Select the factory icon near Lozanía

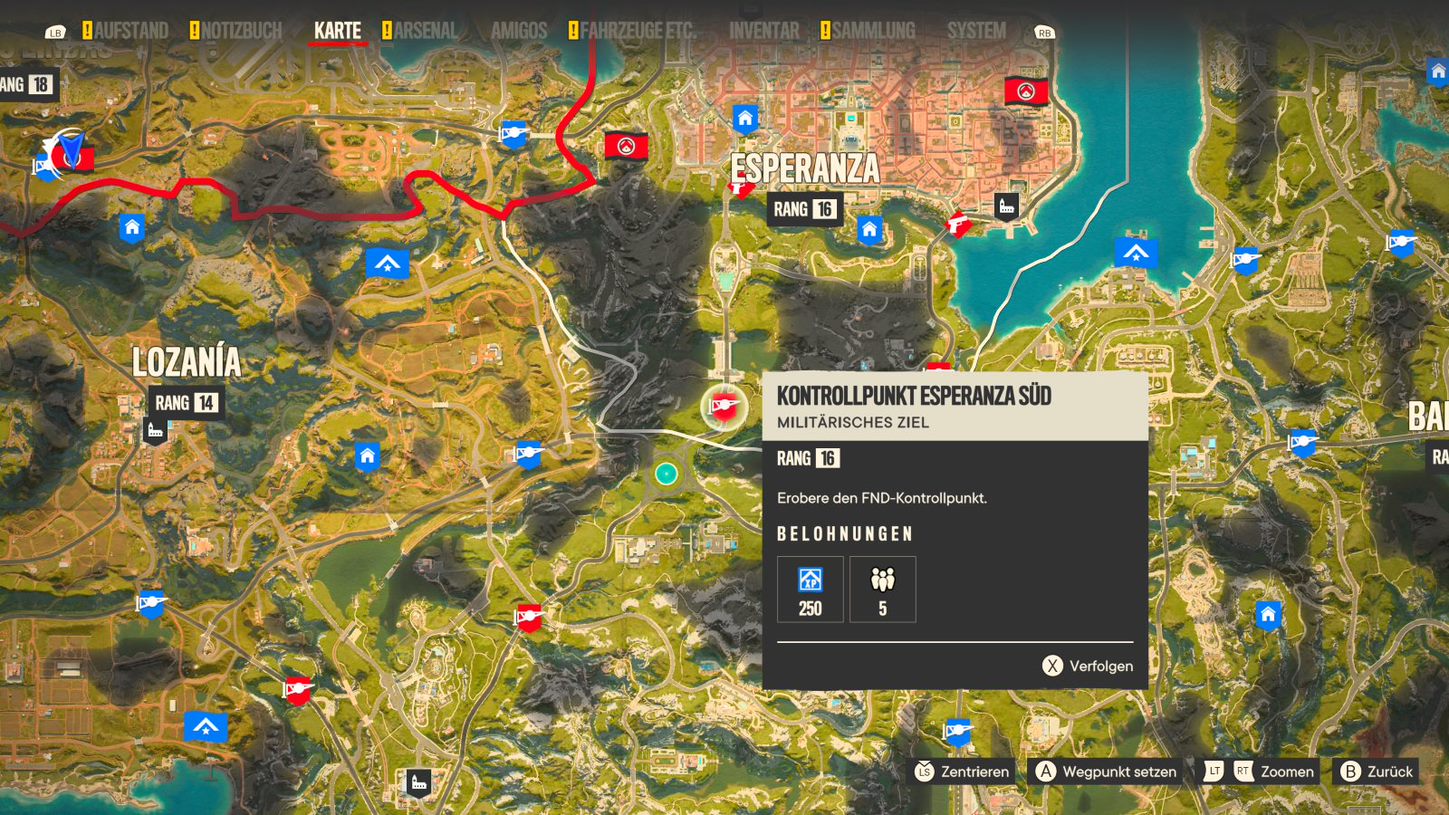point(153,431)
